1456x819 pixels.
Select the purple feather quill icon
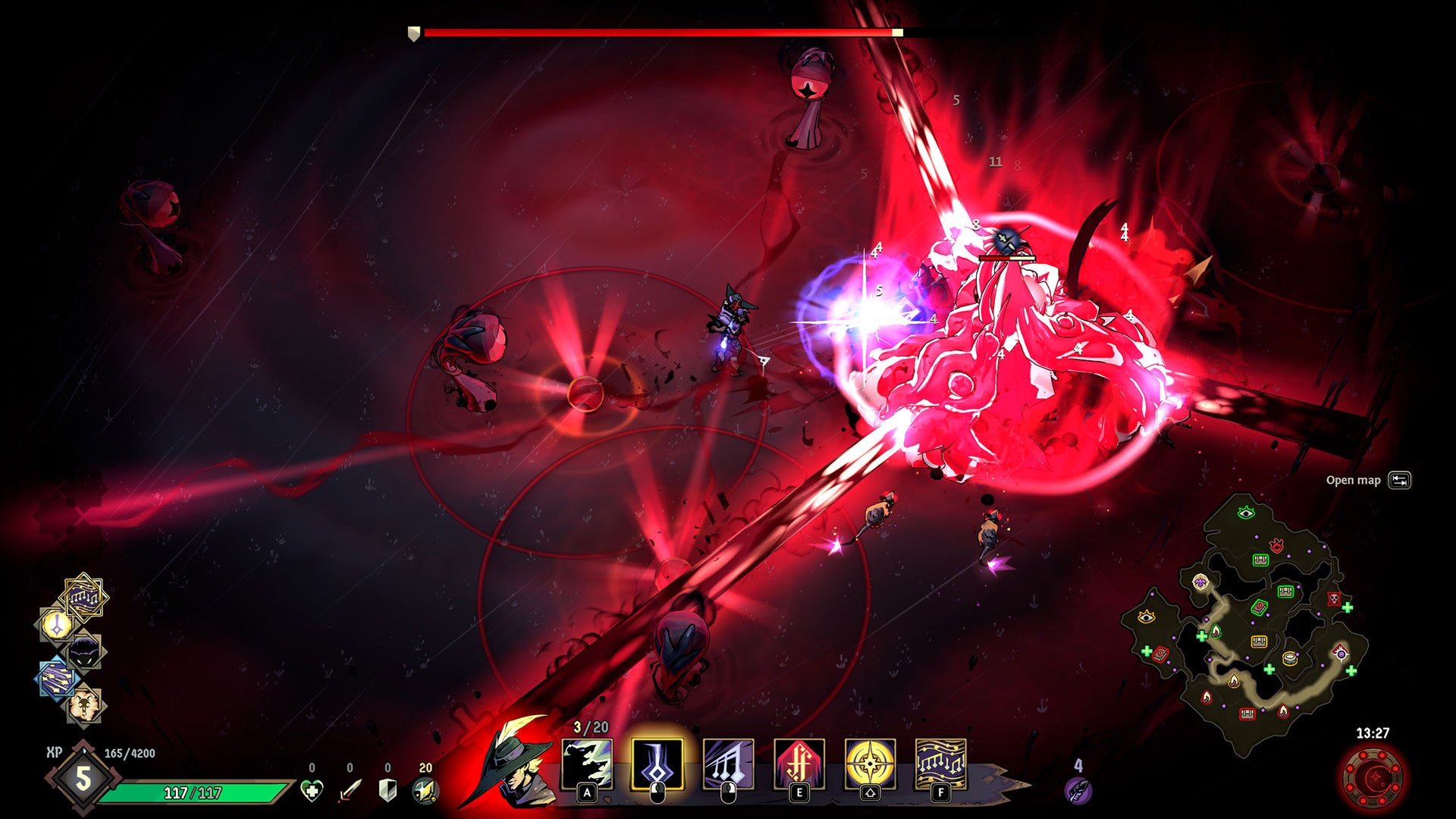click(x=1078, y=790)
